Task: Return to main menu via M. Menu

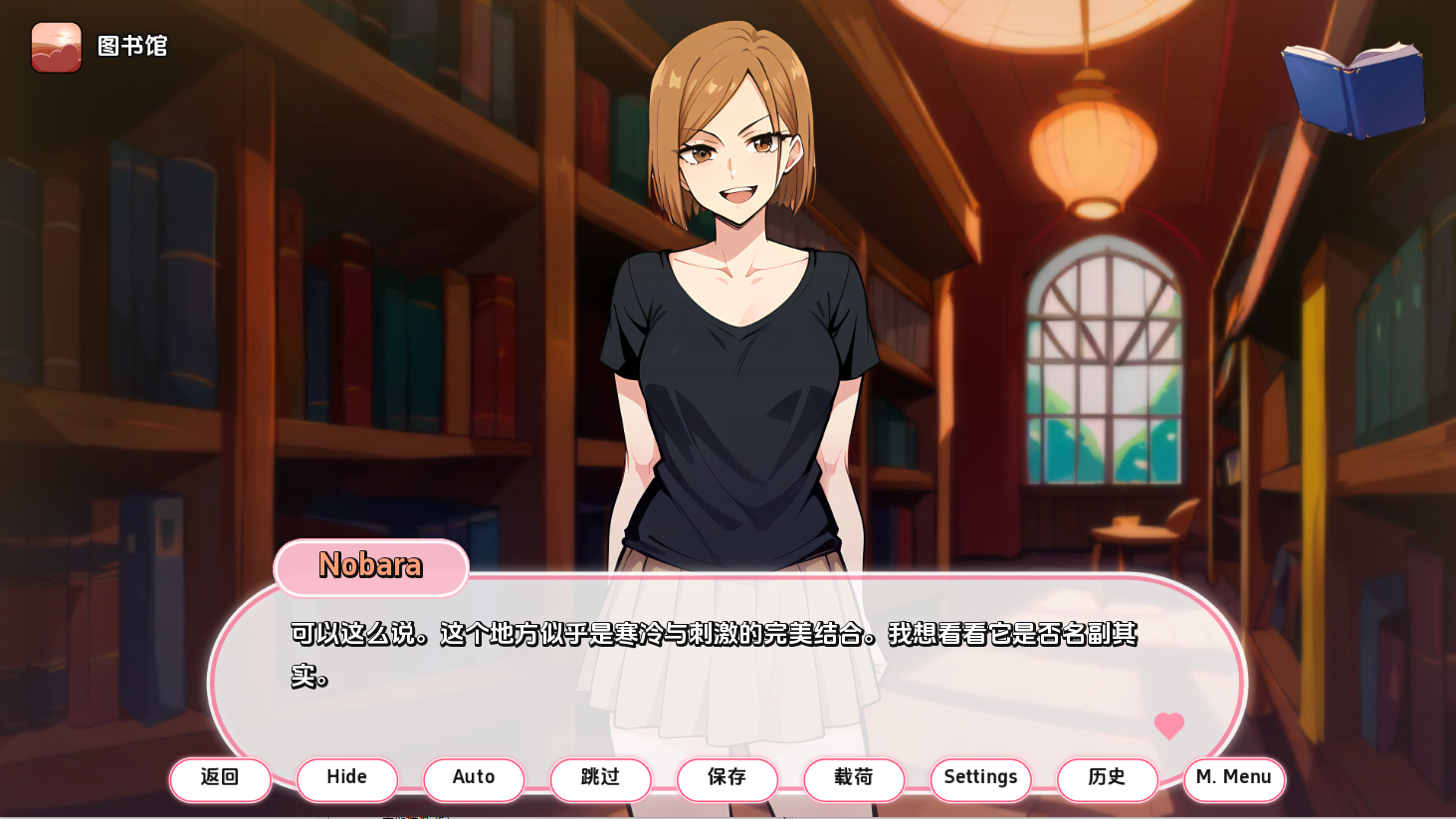Action: point(1234,779)
